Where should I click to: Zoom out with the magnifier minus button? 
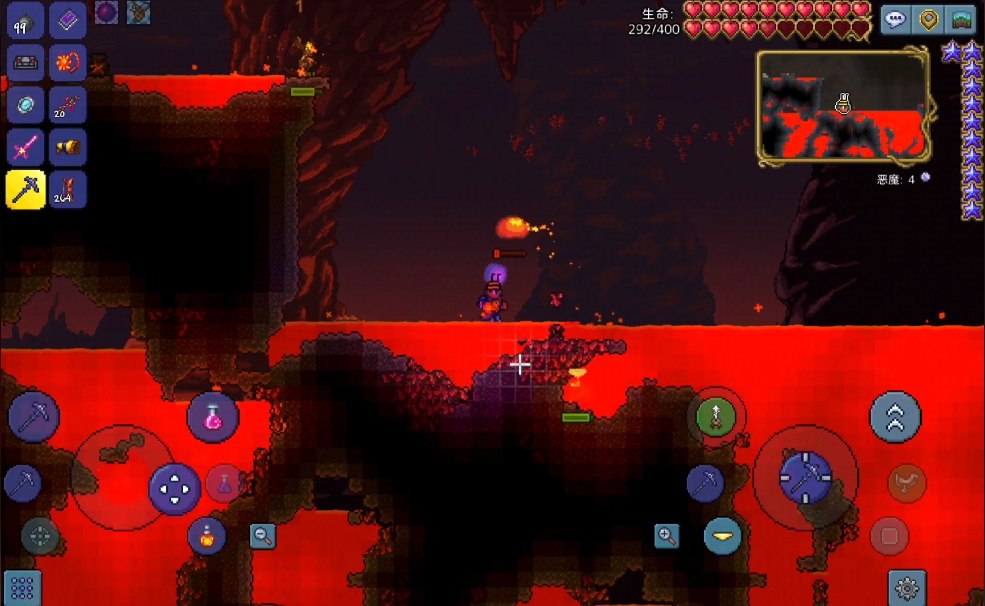click(x=263, y=535)
